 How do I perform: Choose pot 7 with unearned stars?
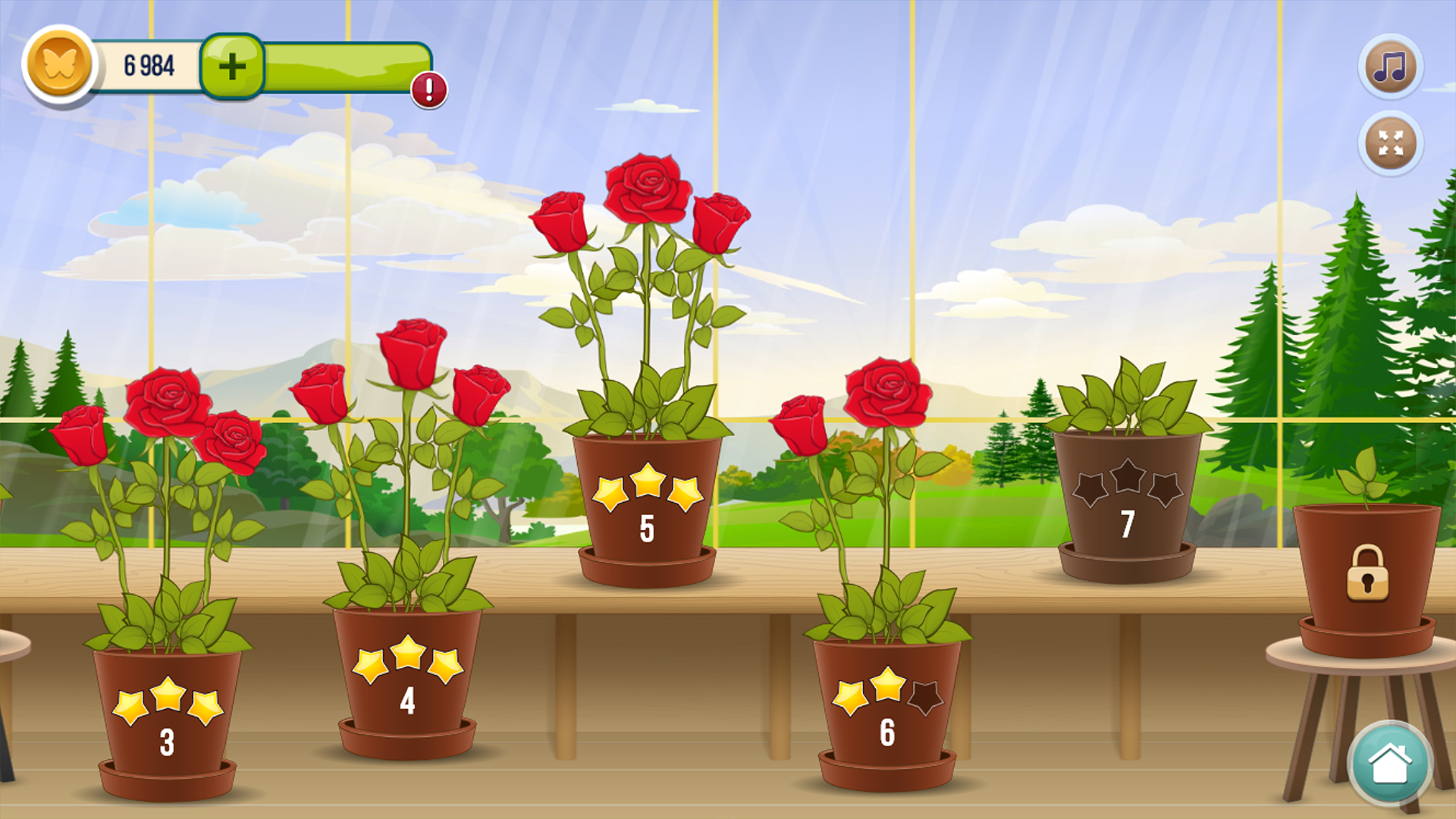click(x=1128, y=493)
